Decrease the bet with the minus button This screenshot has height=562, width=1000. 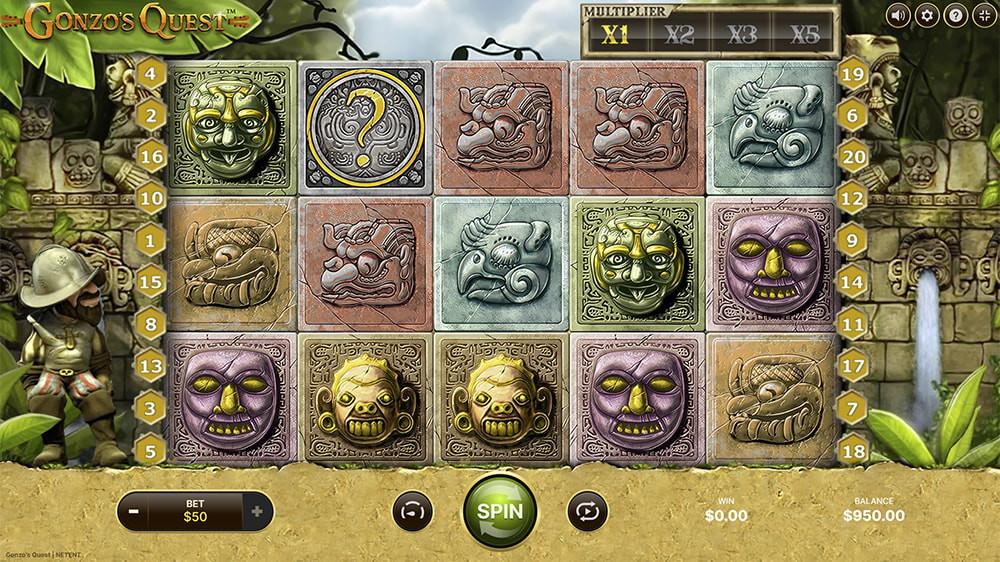[x=134, y=512]
